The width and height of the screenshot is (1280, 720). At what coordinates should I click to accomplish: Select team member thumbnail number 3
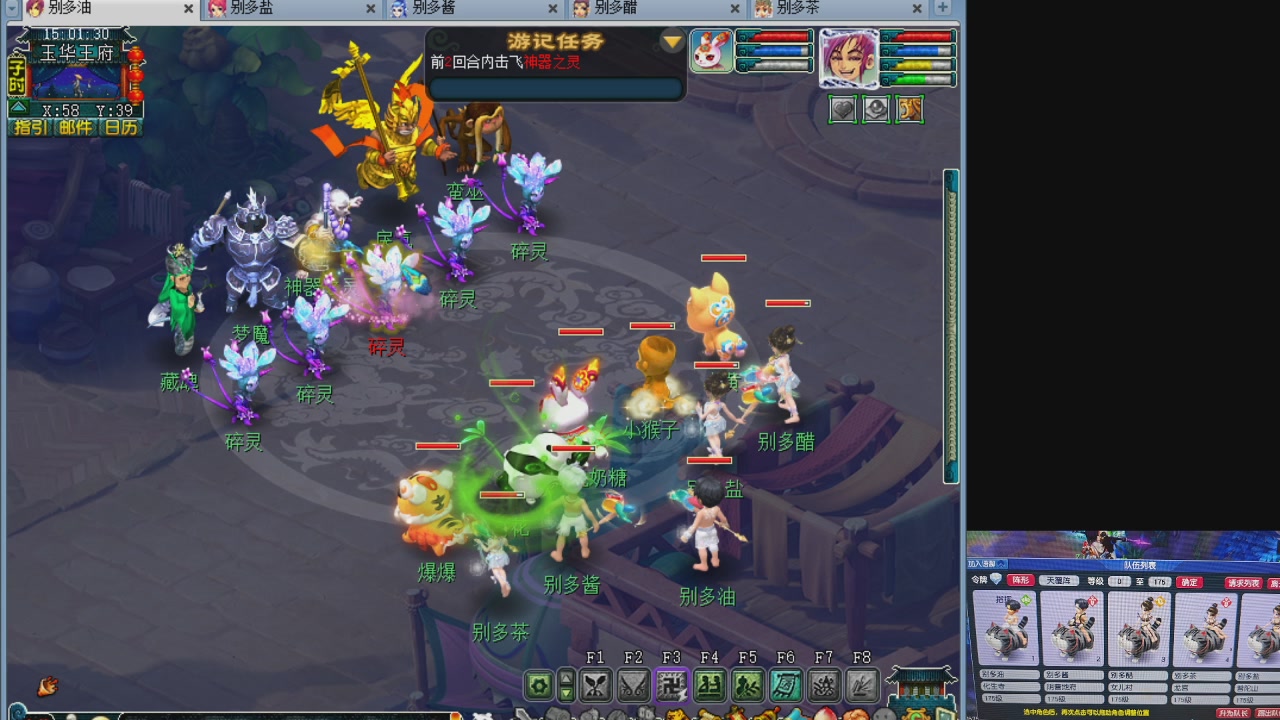tap(1139, 630)
